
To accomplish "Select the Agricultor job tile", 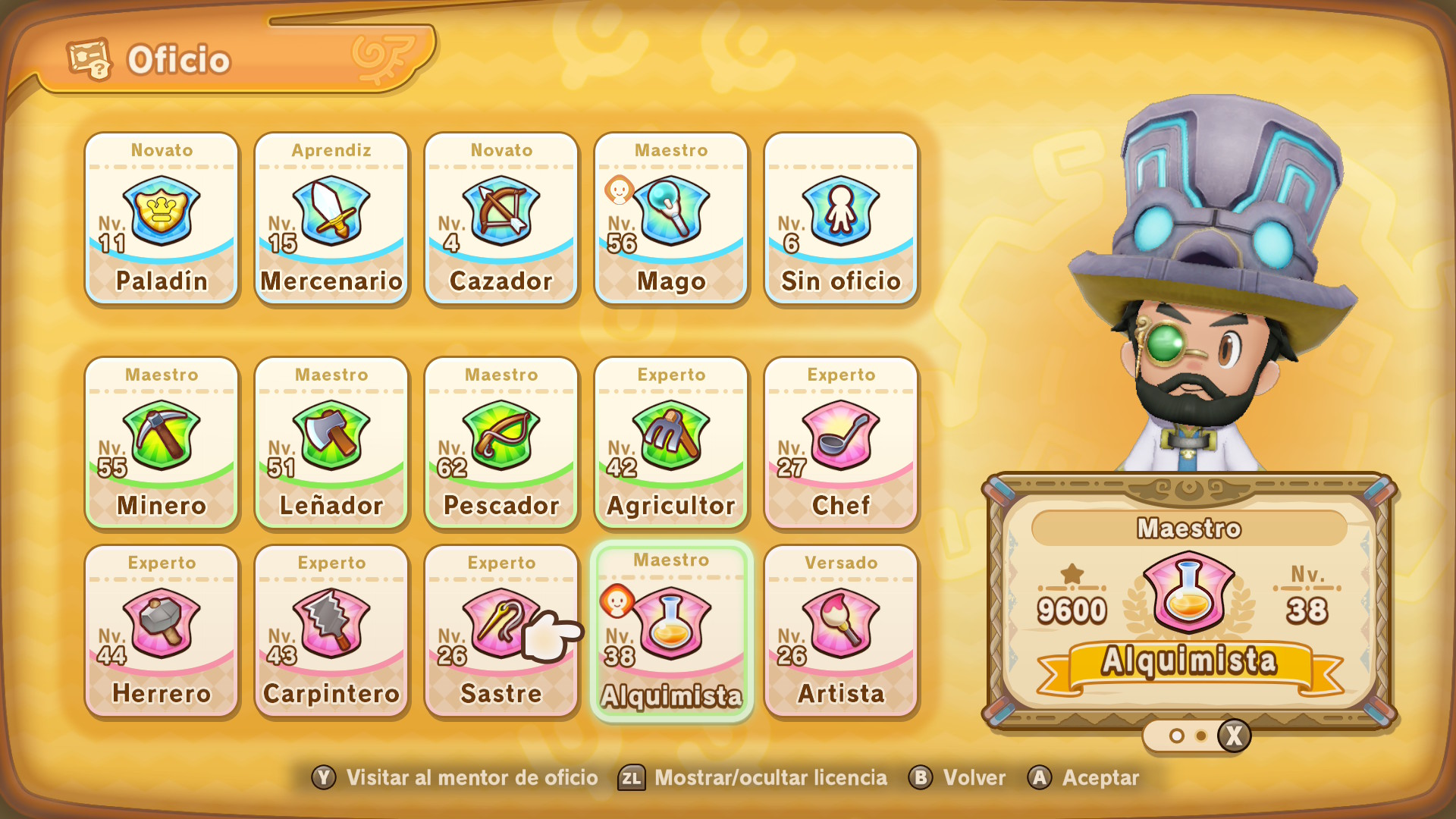I will (x=671, y=443).
